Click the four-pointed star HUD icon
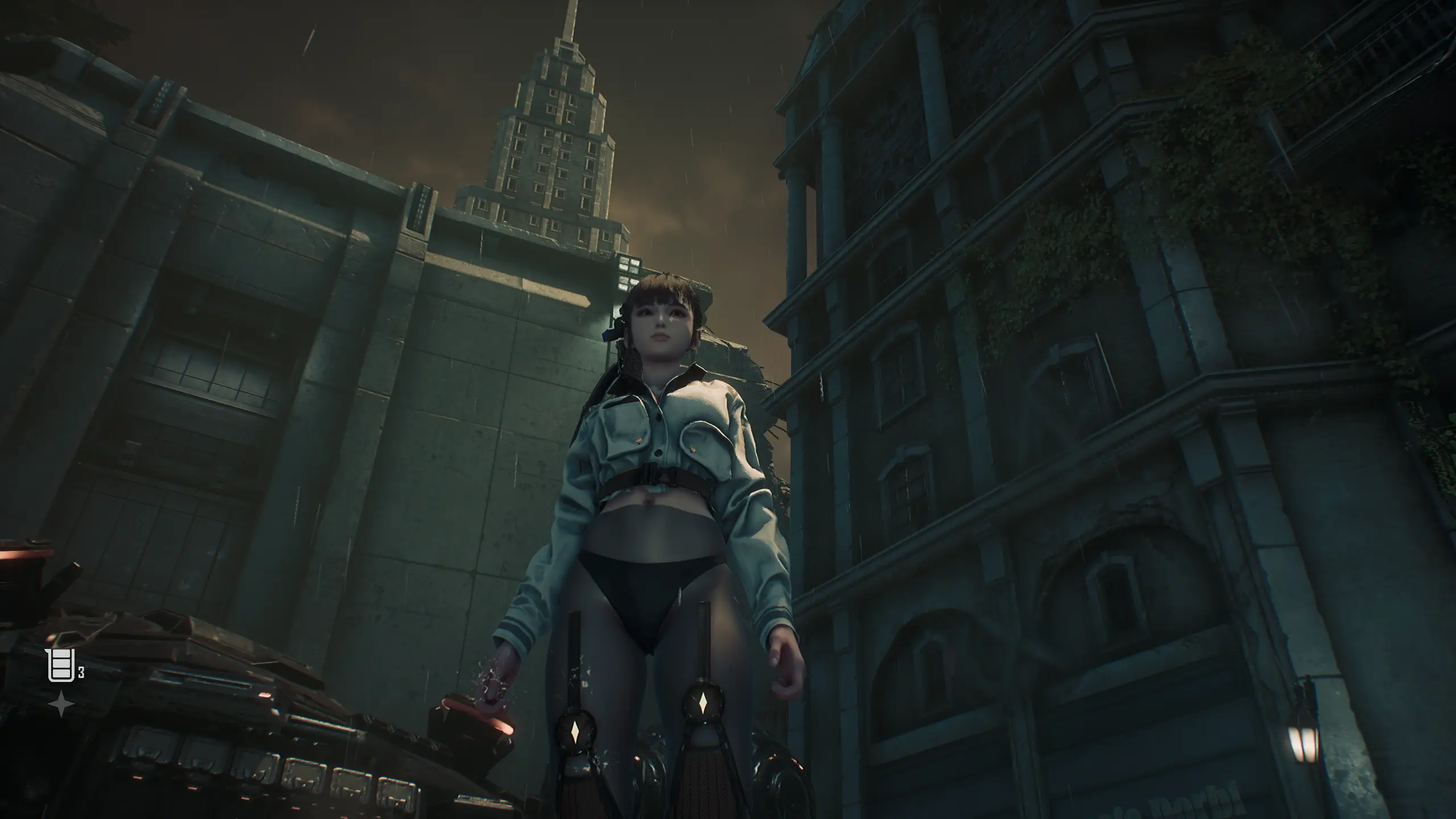The width and height of the screenshot is (1456, 819). coord(61,704)
